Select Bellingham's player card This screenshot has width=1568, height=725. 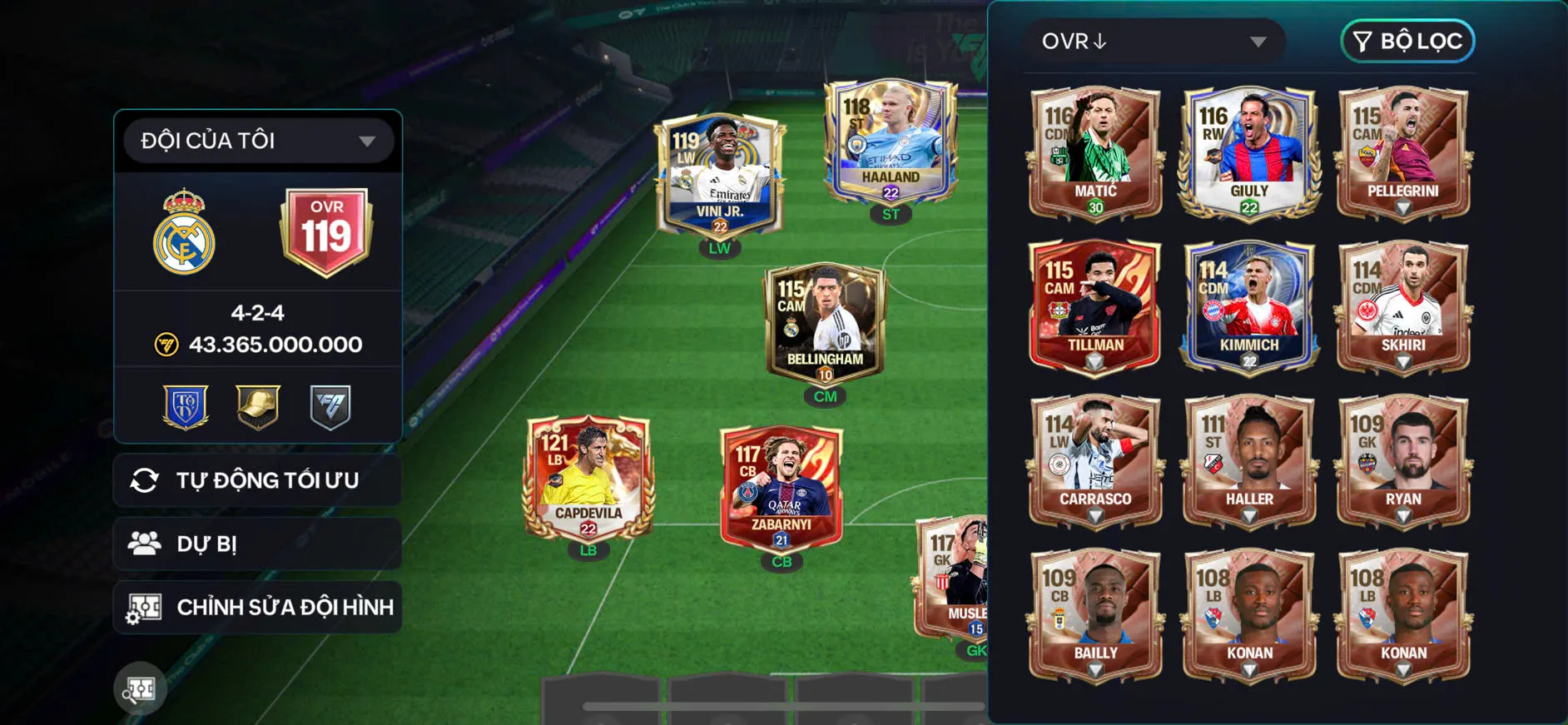[x=825, y=324]
